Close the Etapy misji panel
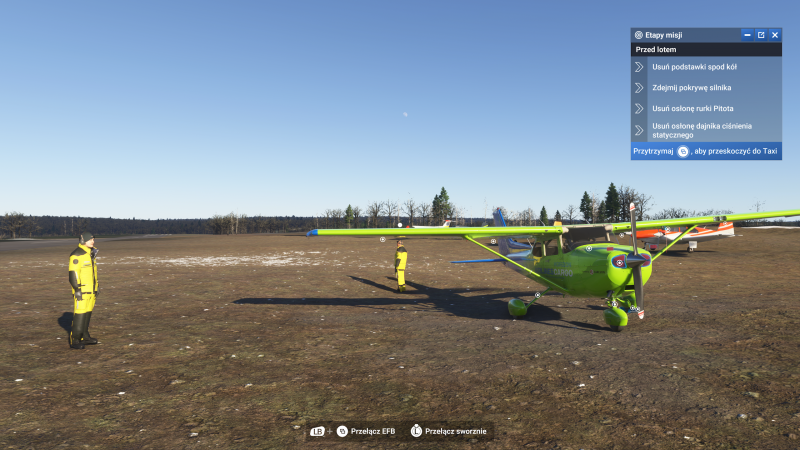The image size is (800, 450). 774,35
